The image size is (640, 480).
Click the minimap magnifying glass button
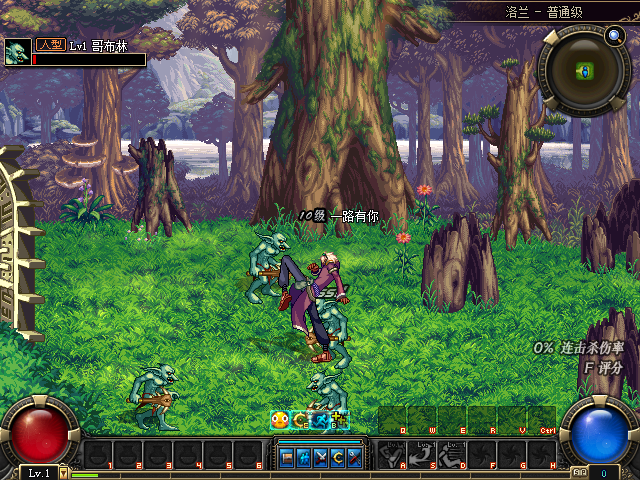pos(614,37)
